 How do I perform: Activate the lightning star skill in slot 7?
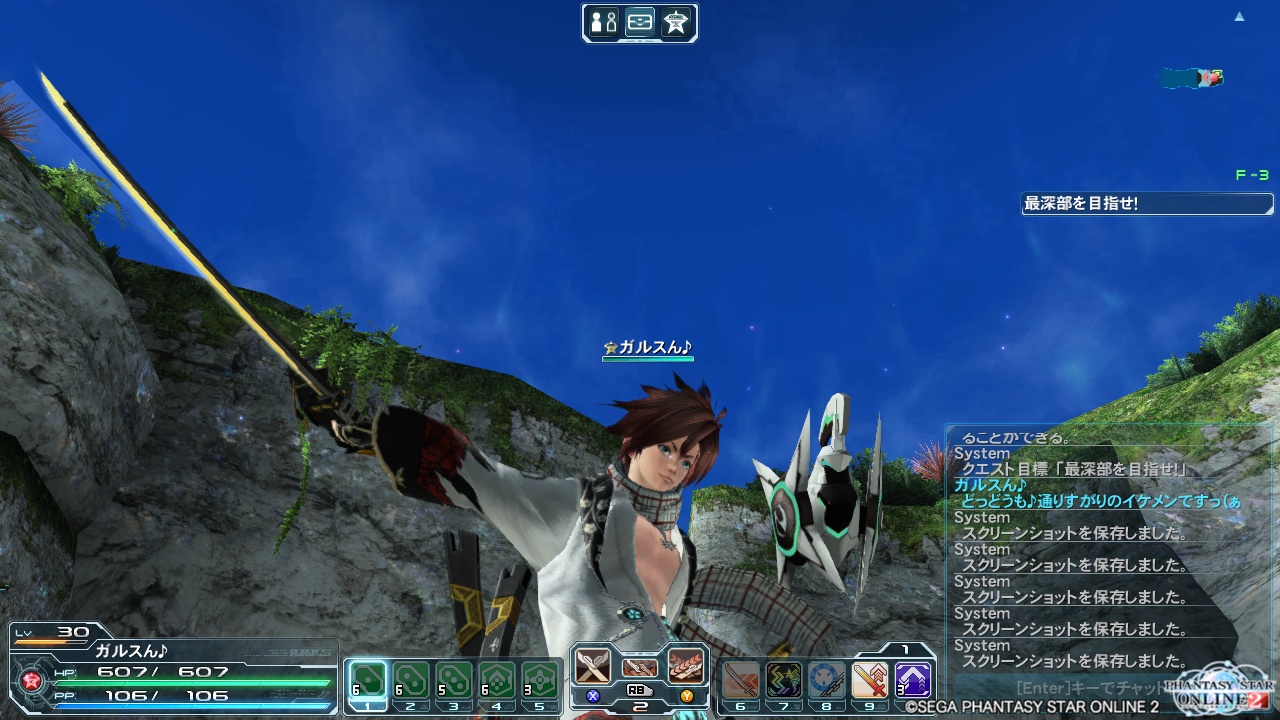pos(784,682)
